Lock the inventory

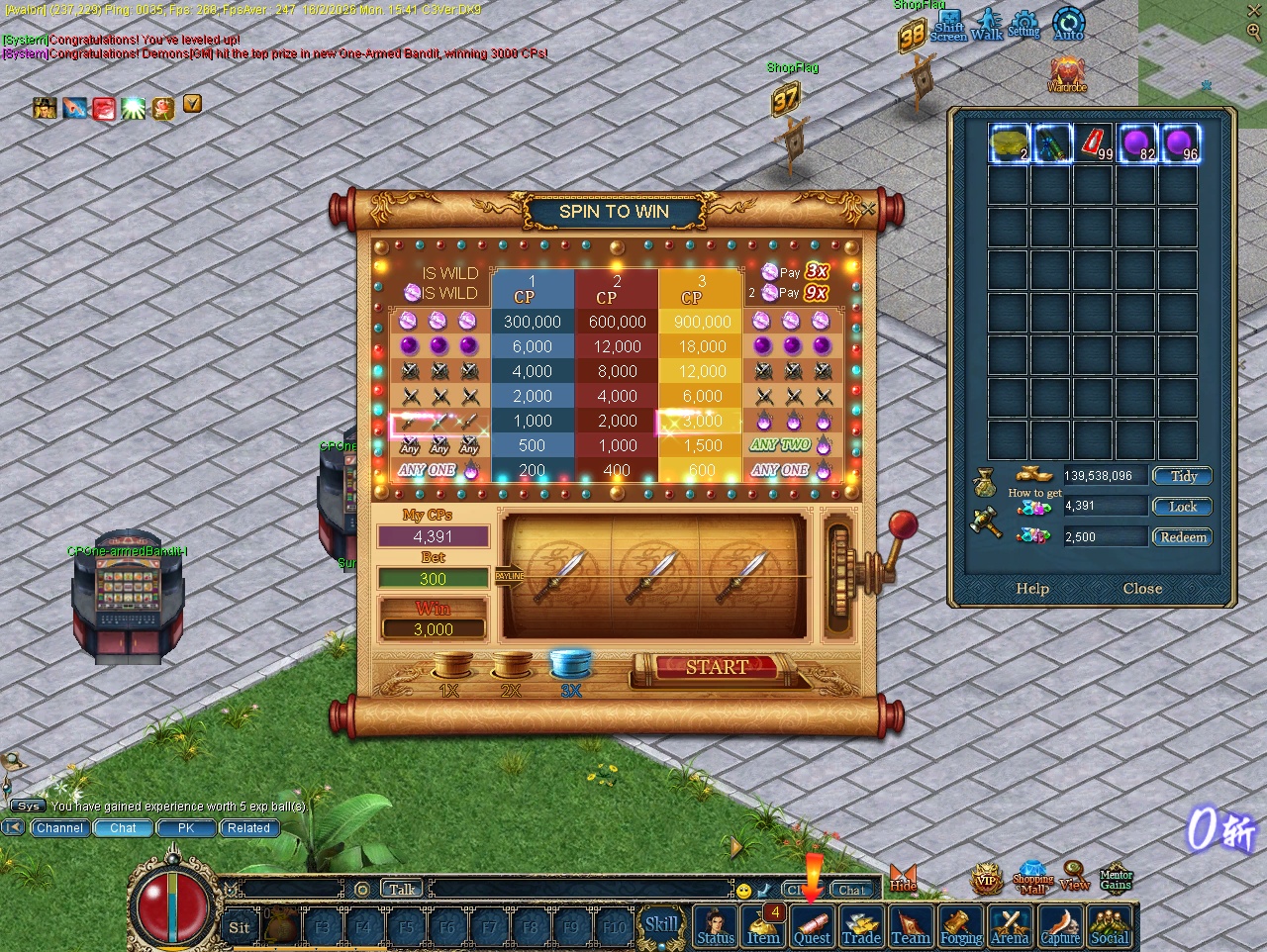1183,507
